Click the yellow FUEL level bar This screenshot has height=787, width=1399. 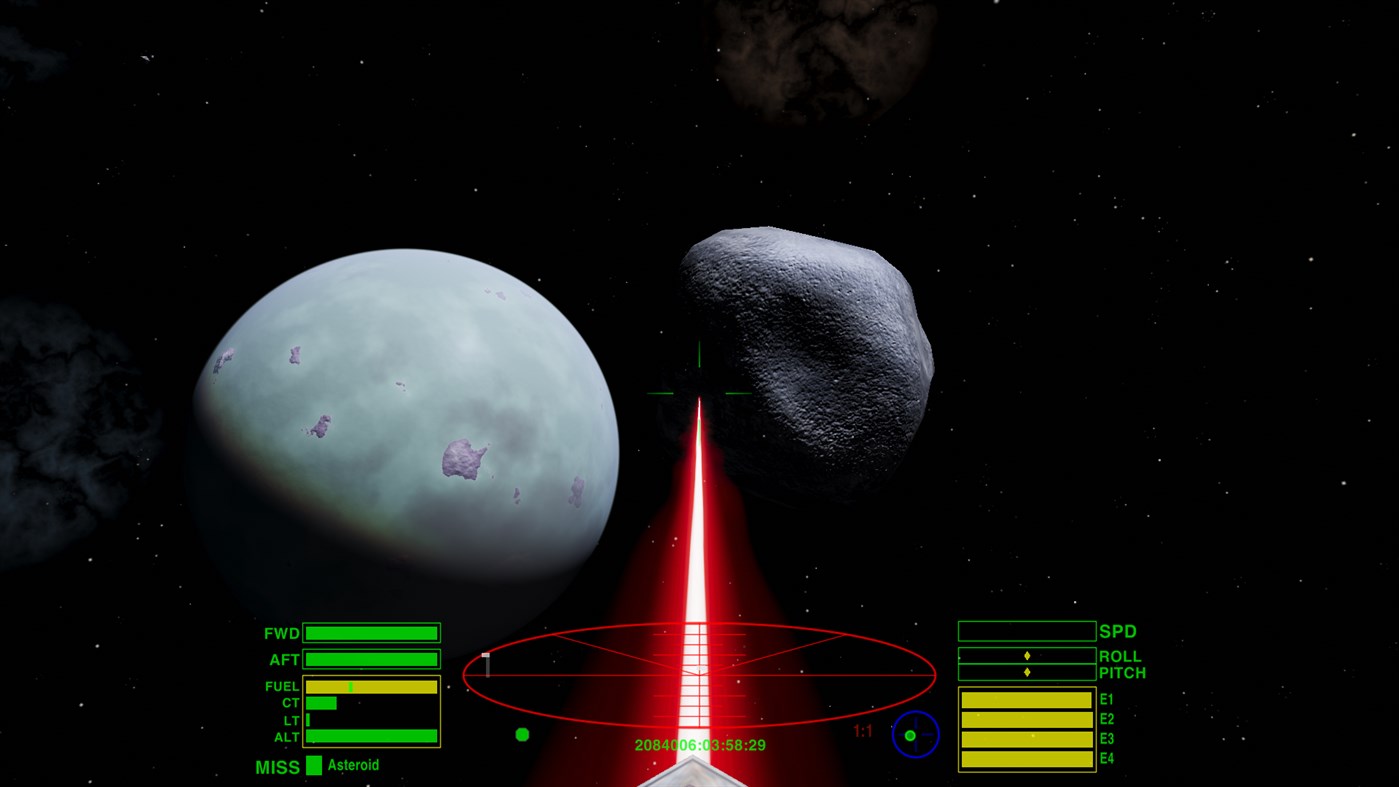370,687
